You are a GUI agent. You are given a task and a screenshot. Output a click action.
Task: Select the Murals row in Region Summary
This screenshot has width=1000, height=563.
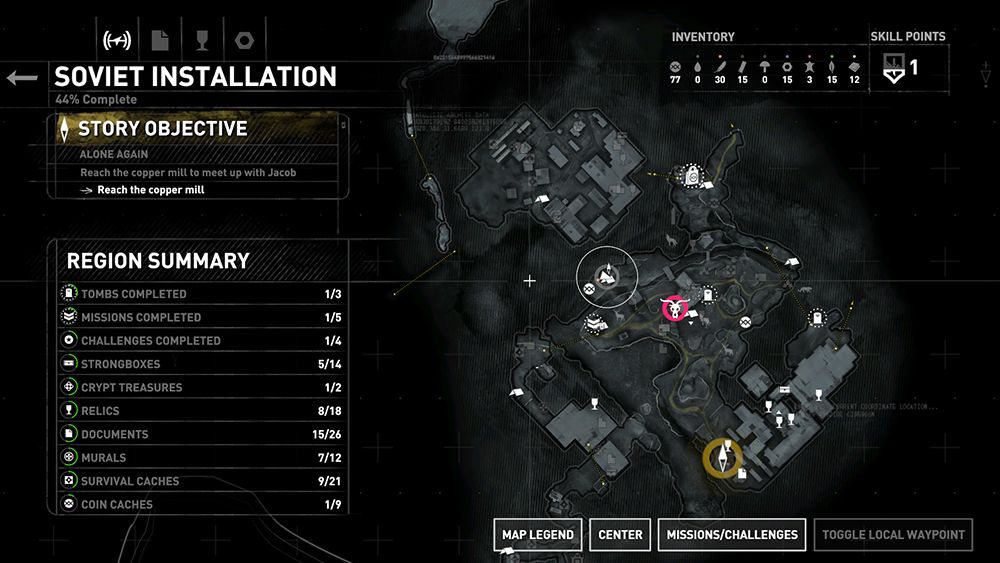[x=198, y=457]
